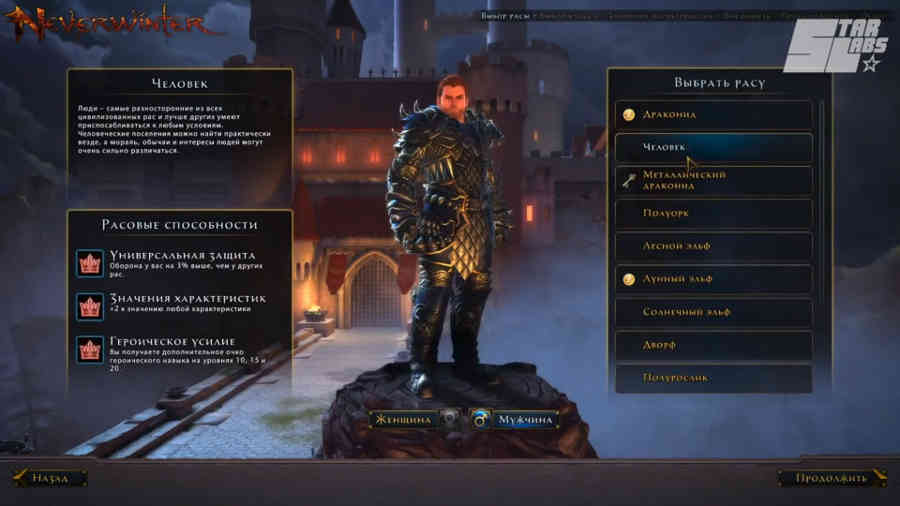Screen dimensions: 900x506
Task: Click the Универсальная защита ability icon
Action: click(x=90, y=263)
